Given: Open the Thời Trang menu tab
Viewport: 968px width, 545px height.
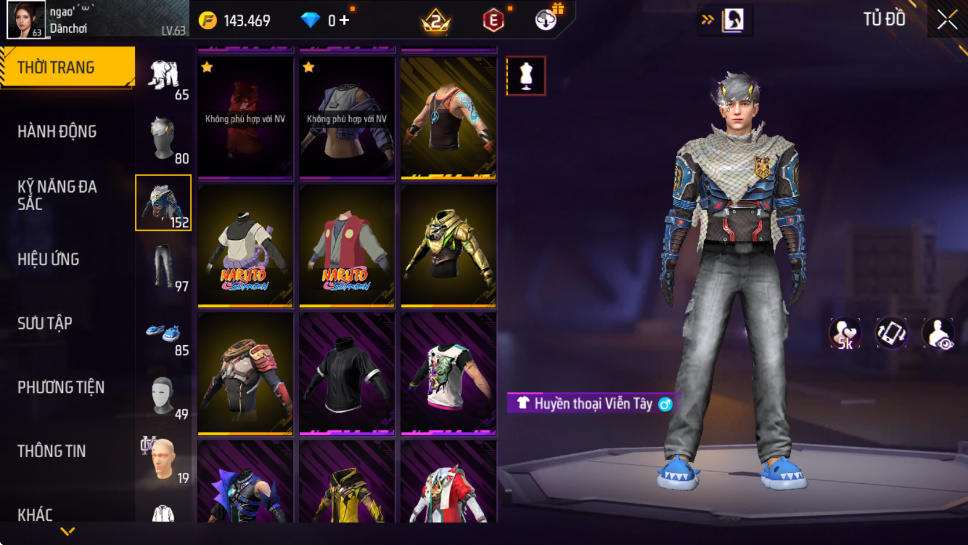Looking at the screenshot, I should point(57,68).
